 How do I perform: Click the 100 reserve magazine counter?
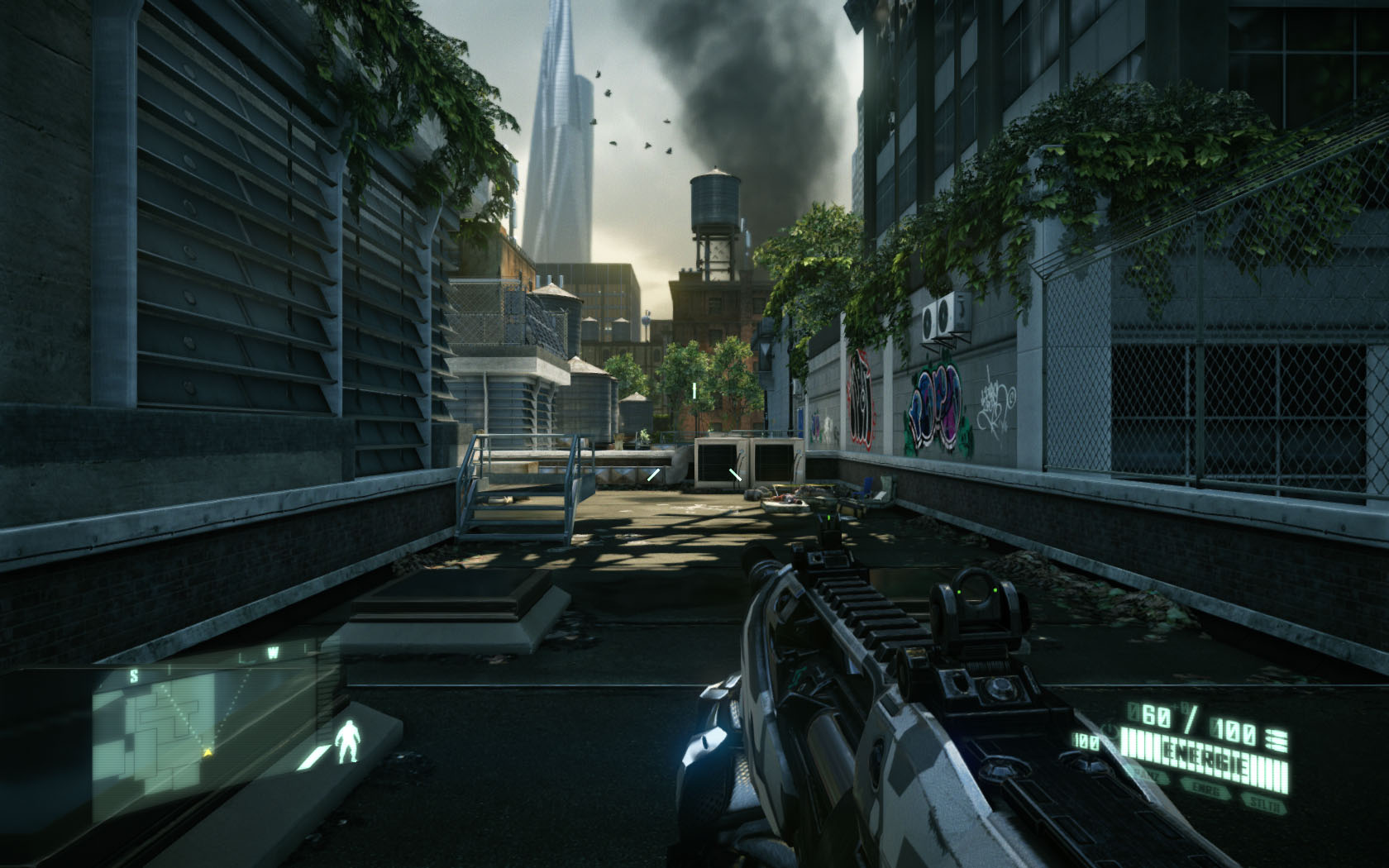1086,739
